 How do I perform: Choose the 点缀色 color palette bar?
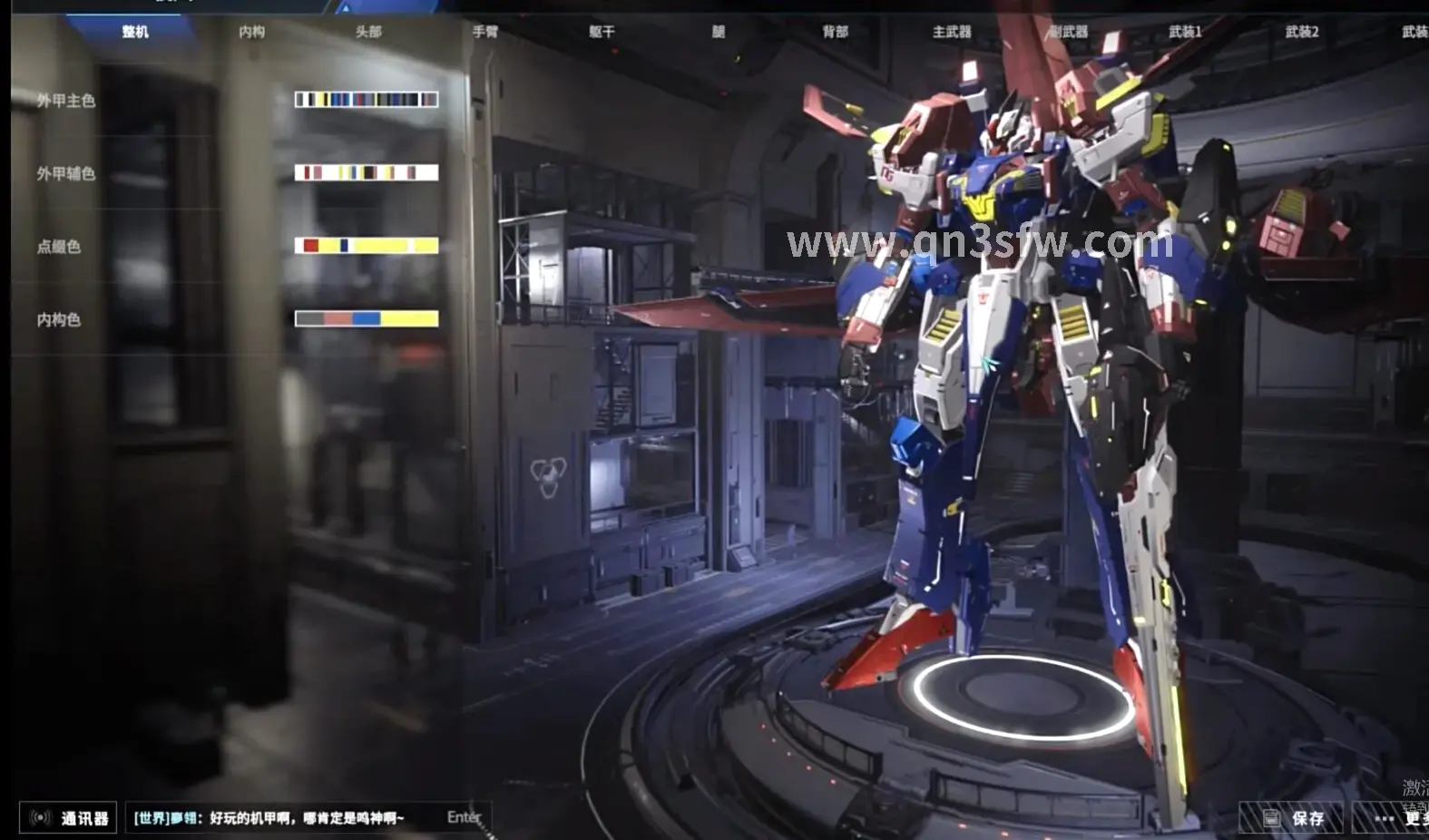pyautogui.click(x=367, y=246)
